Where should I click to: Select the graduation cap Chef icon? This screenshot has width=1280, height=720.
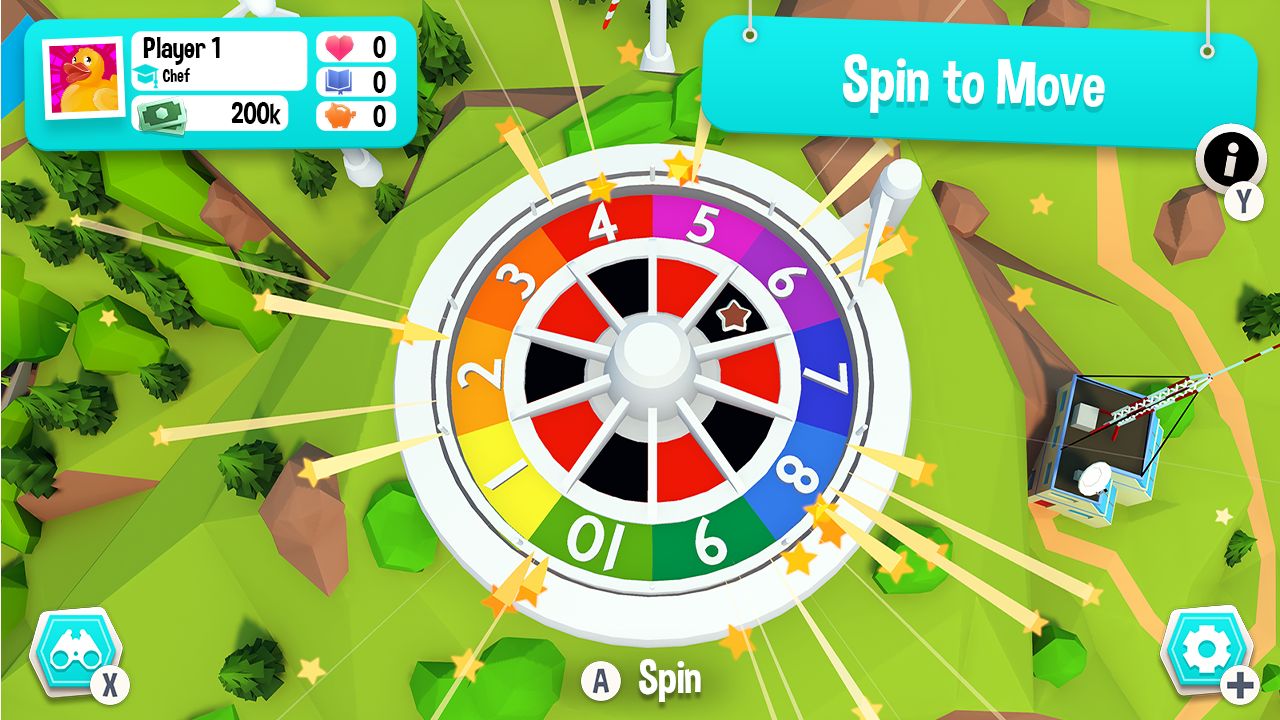[x=148, y=74]
